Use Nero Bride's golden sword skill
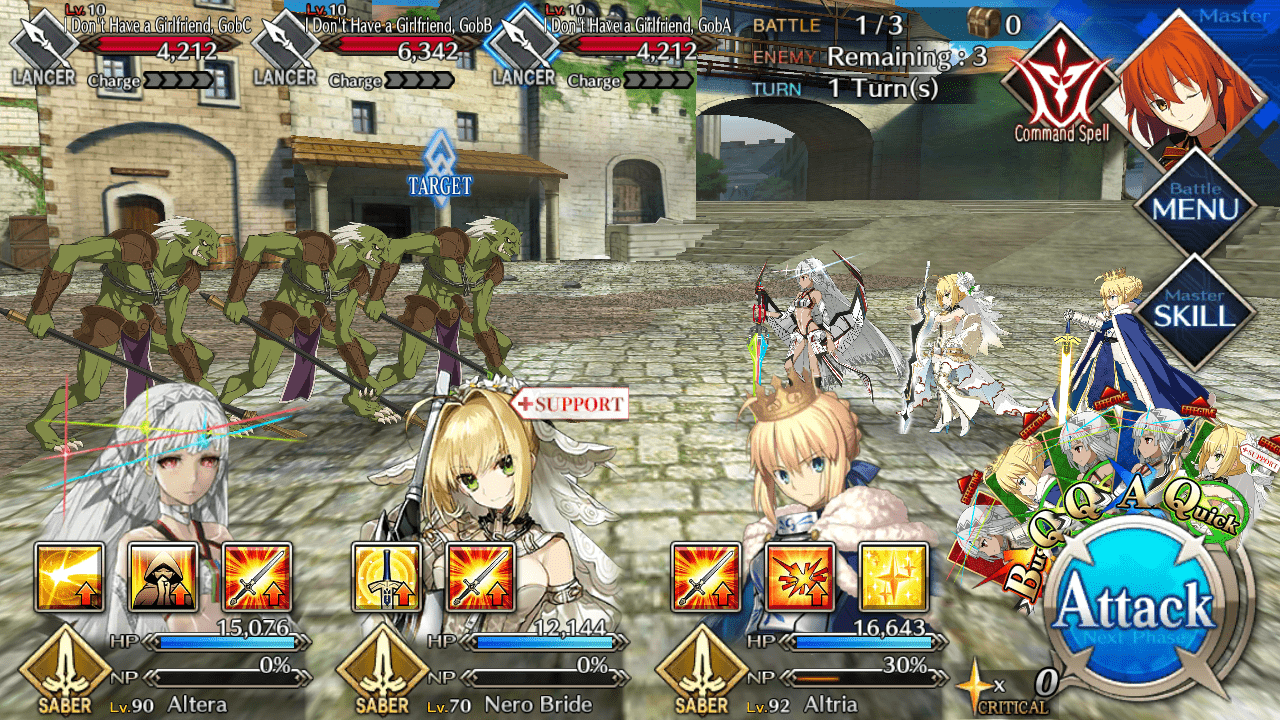 (387, 577)
